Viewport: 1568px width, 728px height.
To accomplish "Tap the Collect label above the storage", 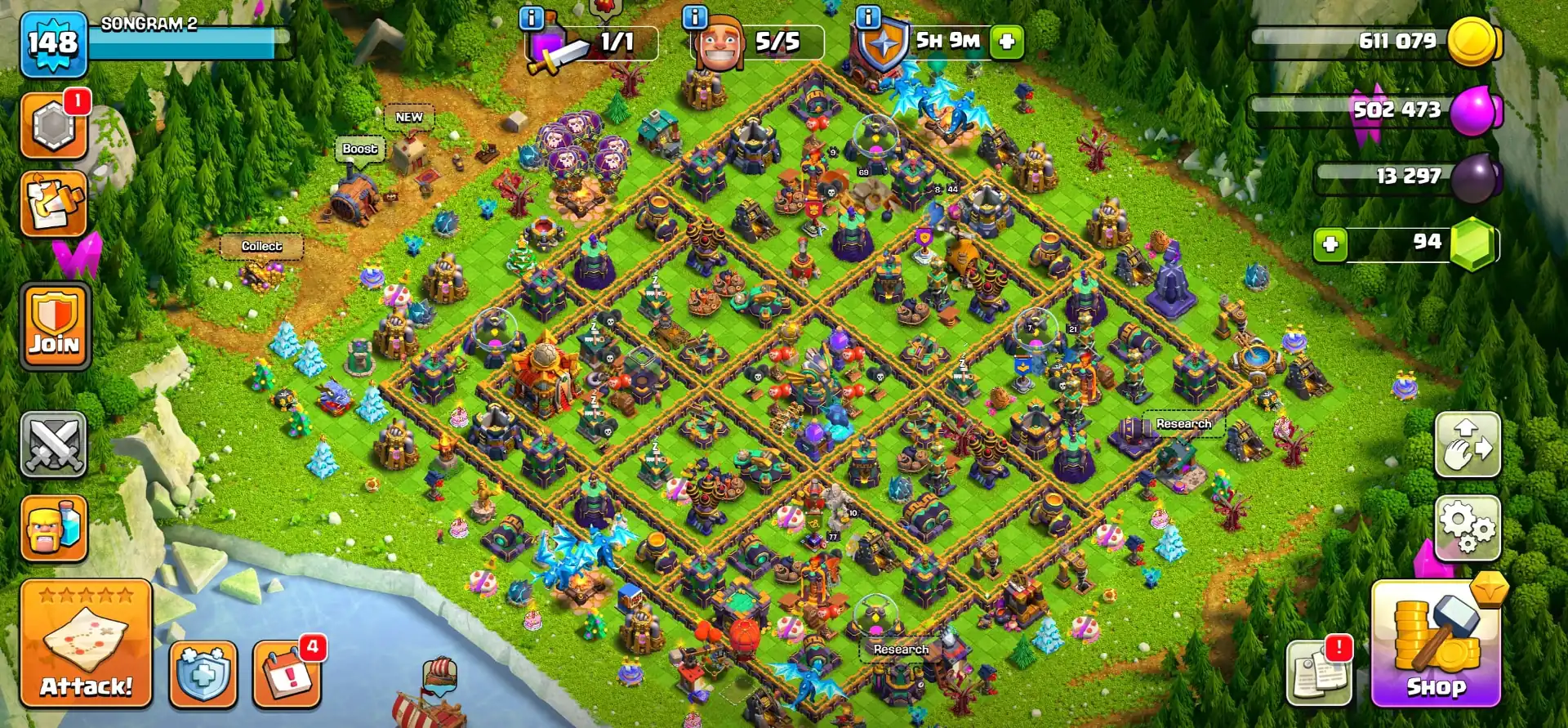I will pyautogui.click(x=261, y=246).
